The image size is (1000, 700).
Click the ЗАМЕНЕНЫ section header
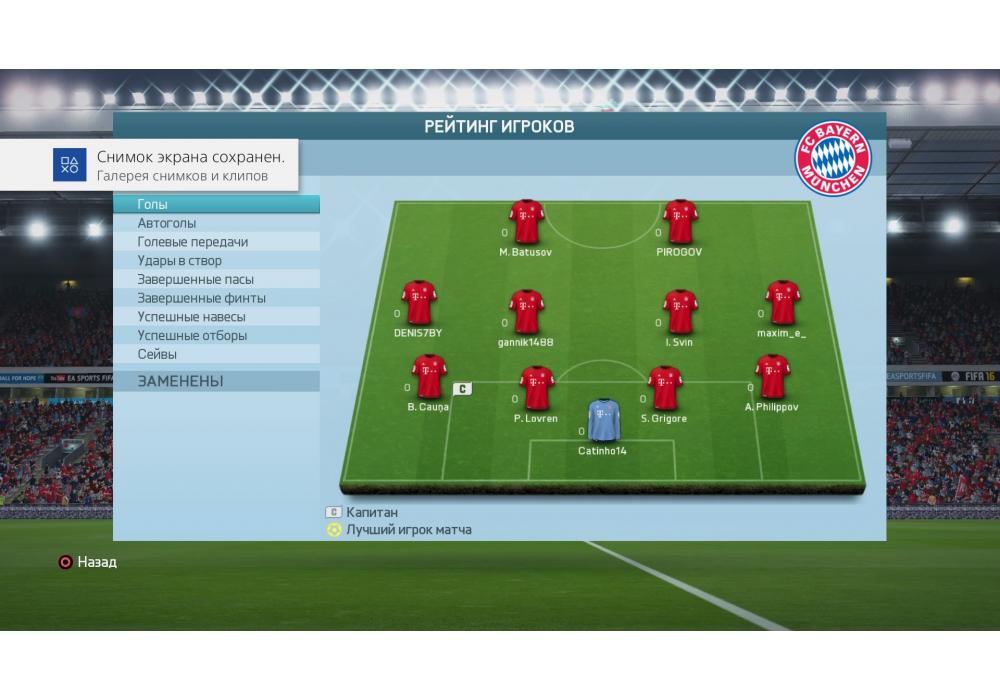tap(228, 381)
